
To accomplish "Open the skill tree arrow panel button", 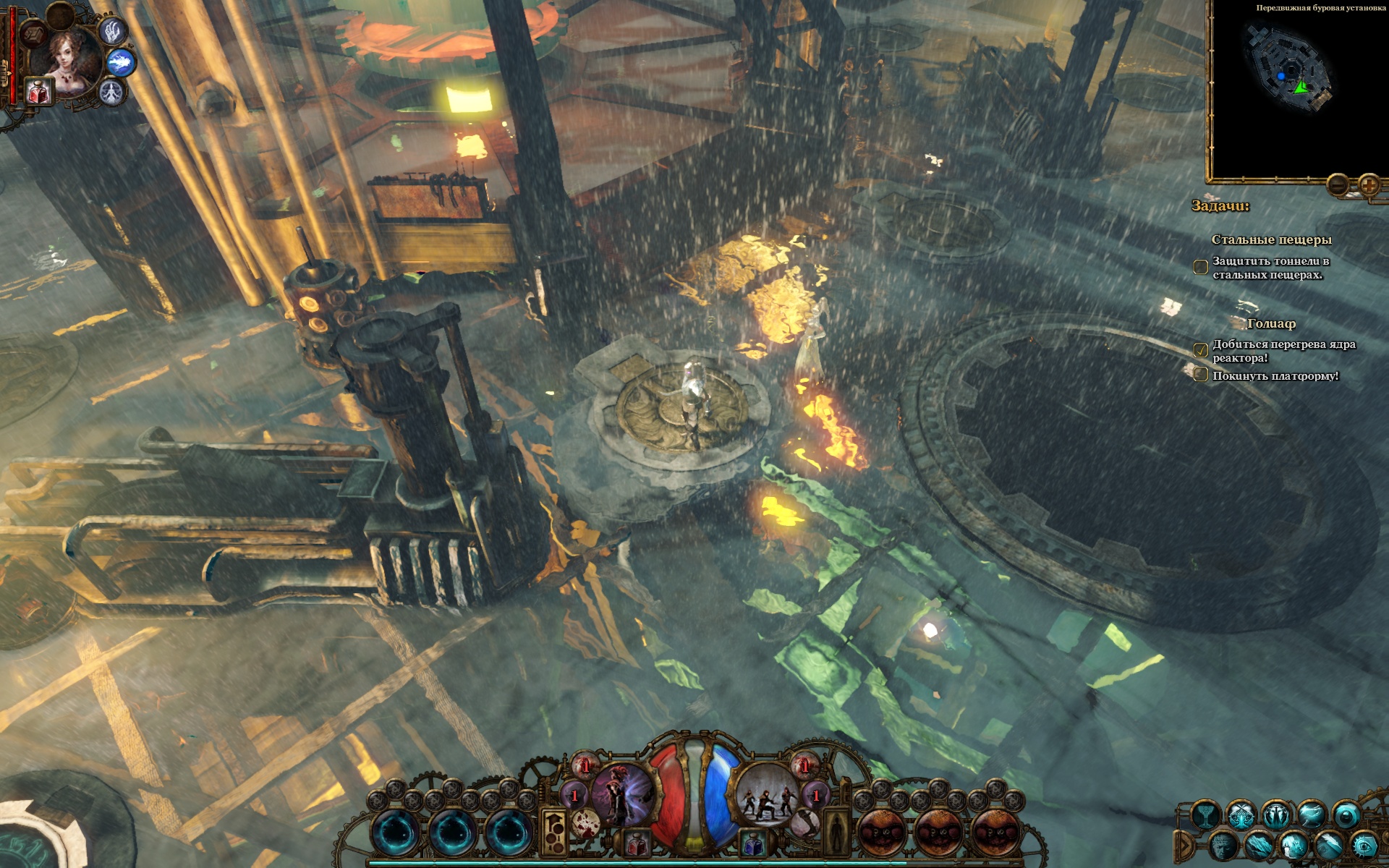I will (554, 832).
